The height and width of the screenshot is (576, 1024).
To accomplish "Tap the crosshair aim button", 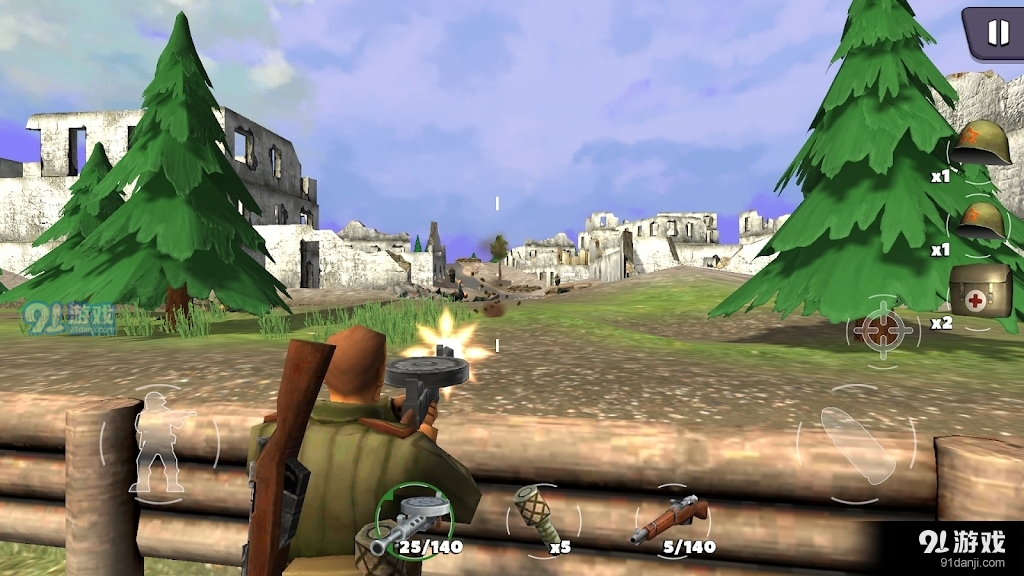I will click(x=882, y=332).
